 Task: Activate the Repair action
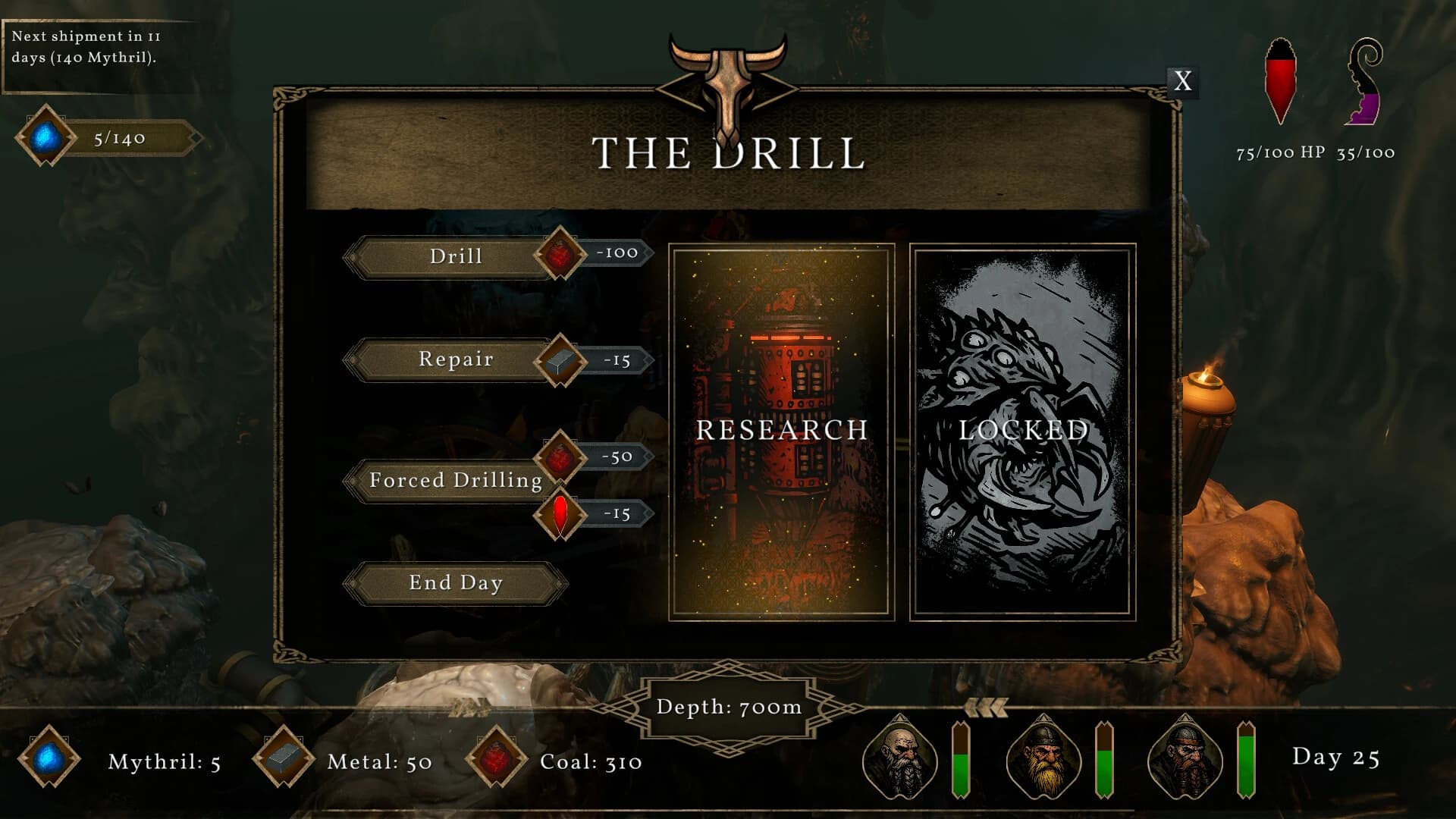455,360
